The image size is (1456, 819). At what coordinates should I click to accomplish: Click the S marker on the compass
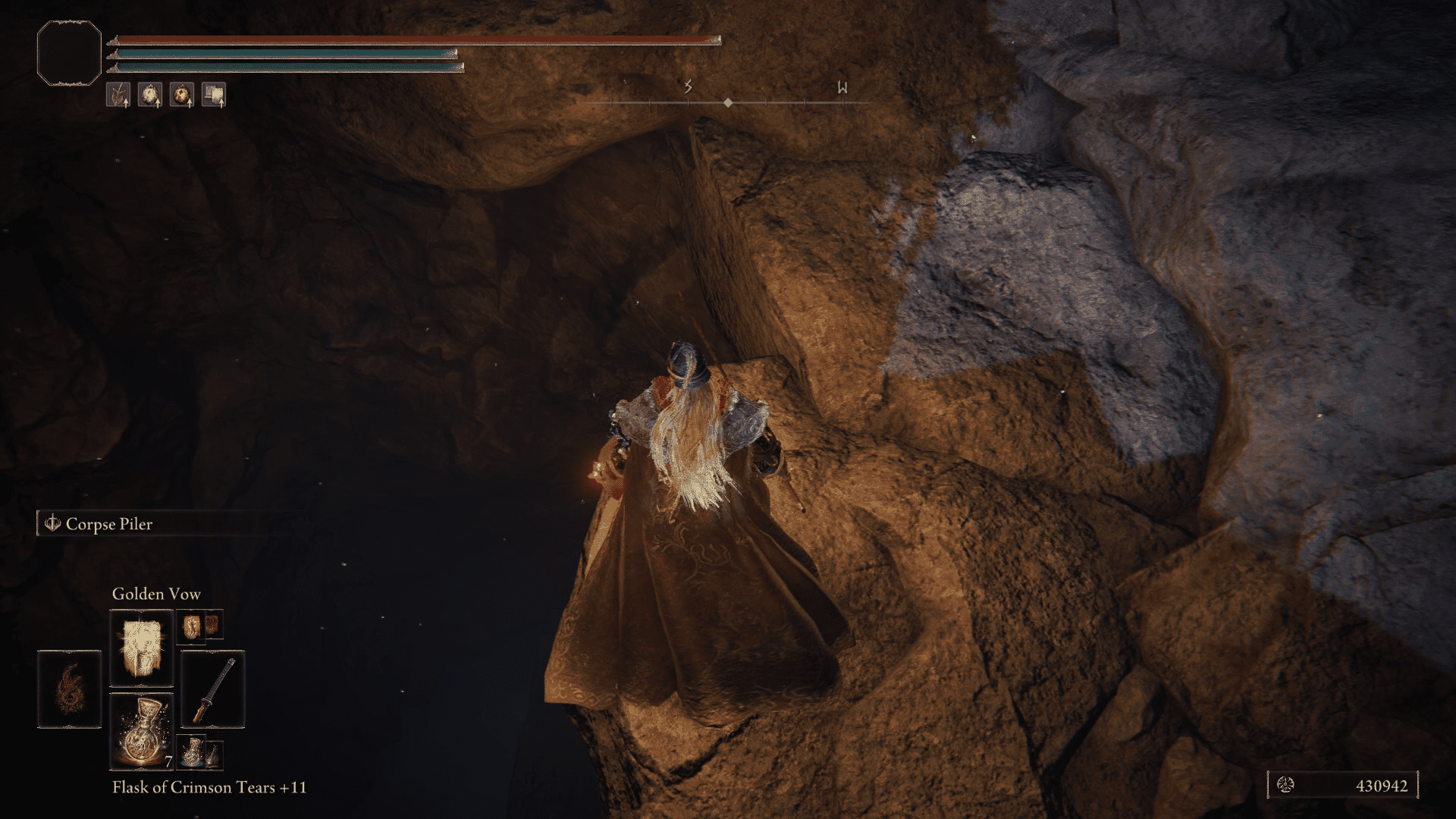(x=687, y=87)
